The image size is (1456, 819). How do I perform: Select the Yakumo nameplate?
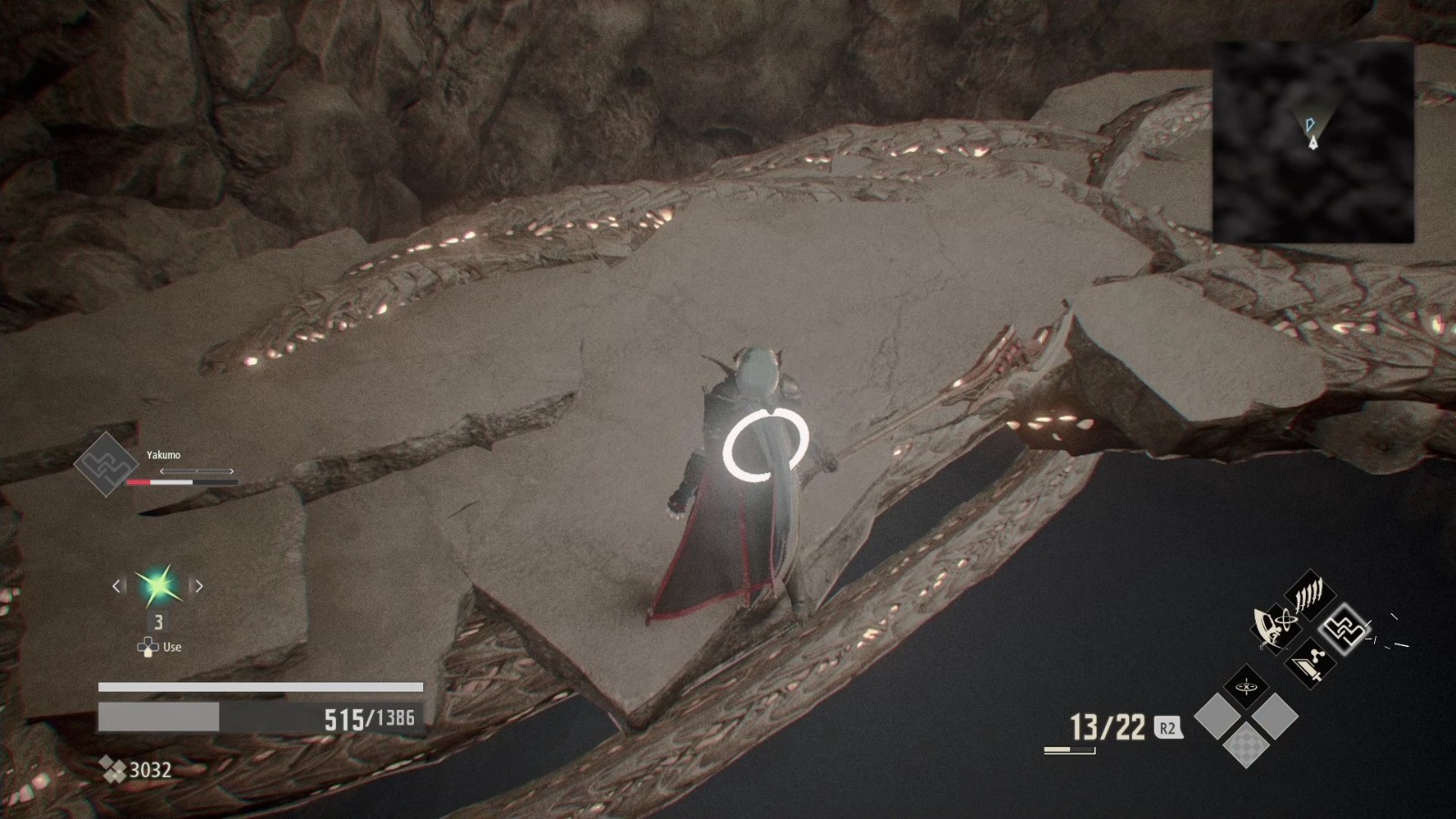(x=164, y=455)
